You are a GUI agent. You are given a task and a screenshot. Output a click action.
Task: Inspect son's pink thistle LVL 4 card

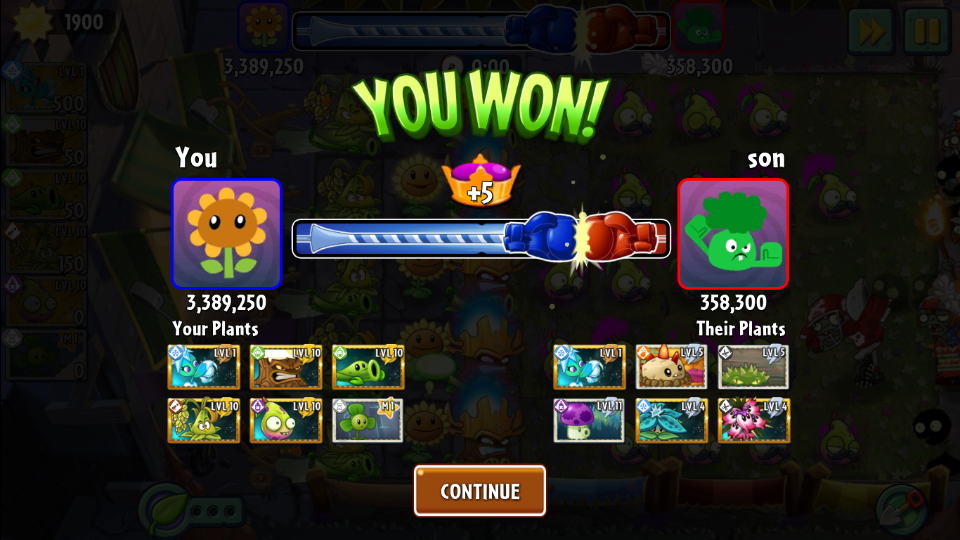click(x=753, y=420)
